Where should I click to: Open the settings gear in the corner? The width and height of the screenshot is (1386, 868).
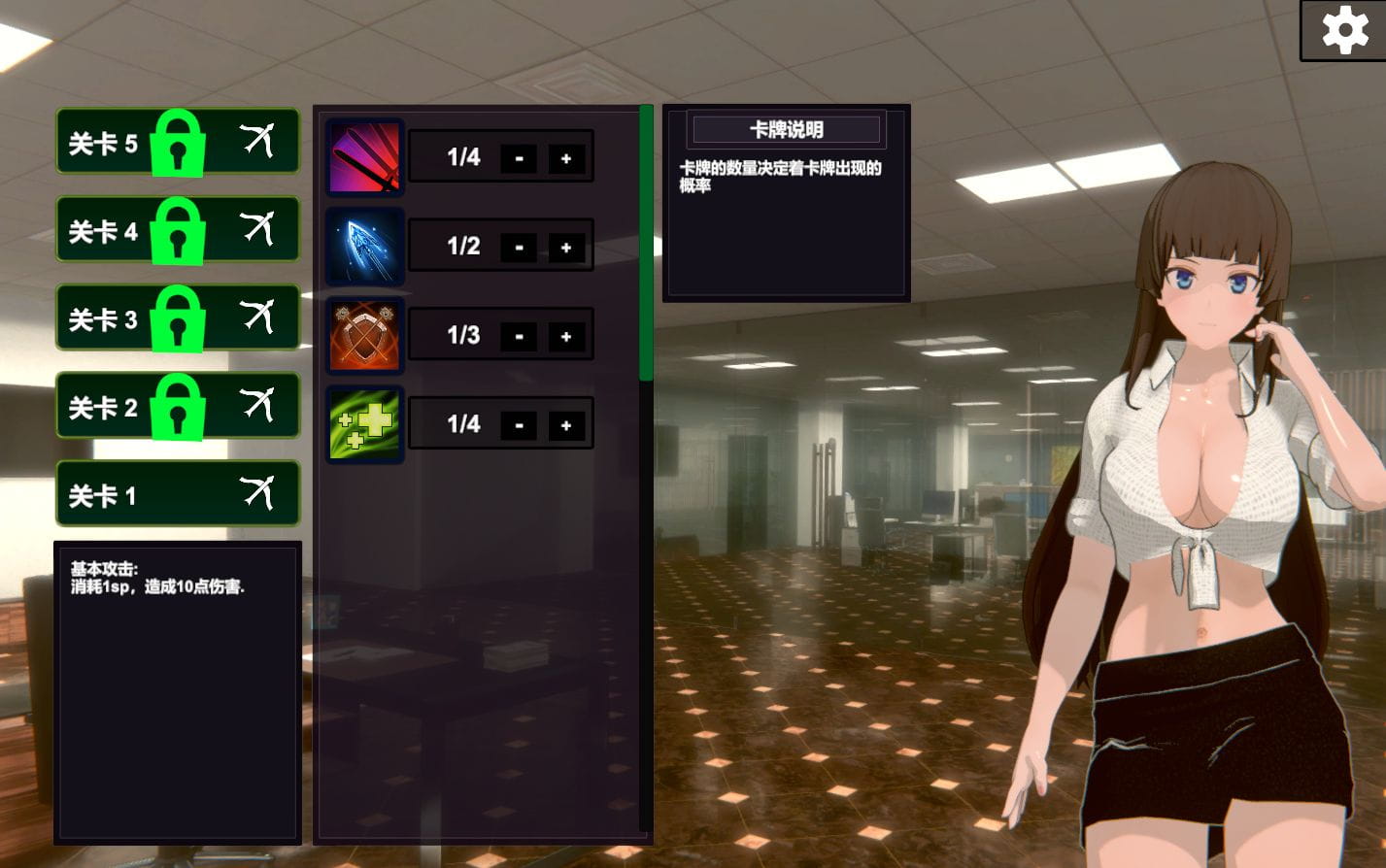pos(1345,29)
